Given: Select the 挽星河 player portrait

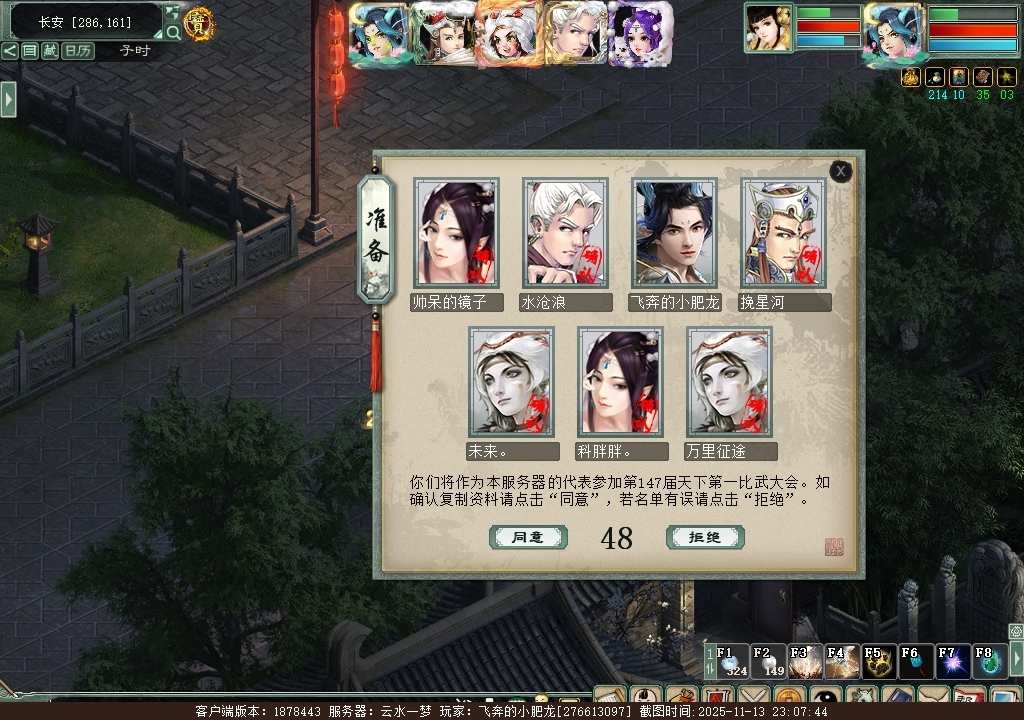Looking at the screenshot, I should coord(783,233).
